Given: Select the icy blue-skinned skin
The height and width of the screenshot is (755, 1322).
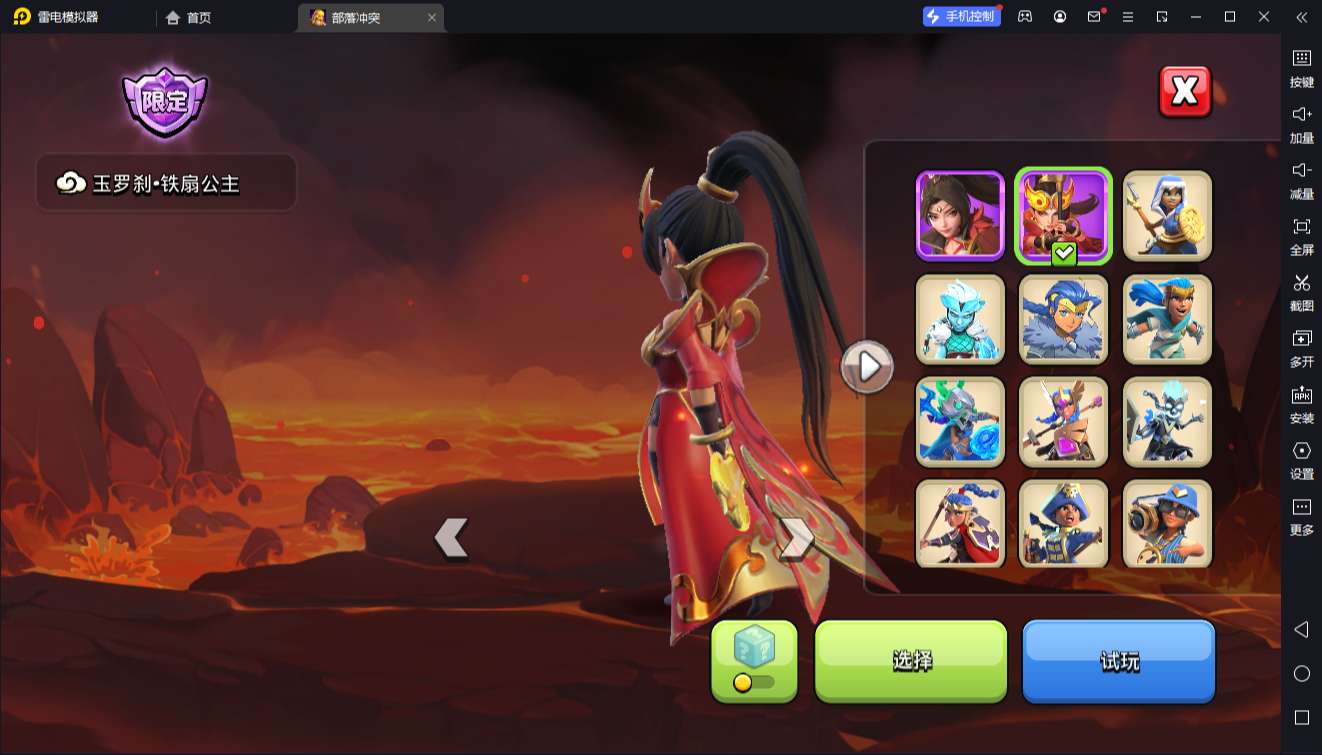Looking at the screenshot, I should (x=960, y=319).
